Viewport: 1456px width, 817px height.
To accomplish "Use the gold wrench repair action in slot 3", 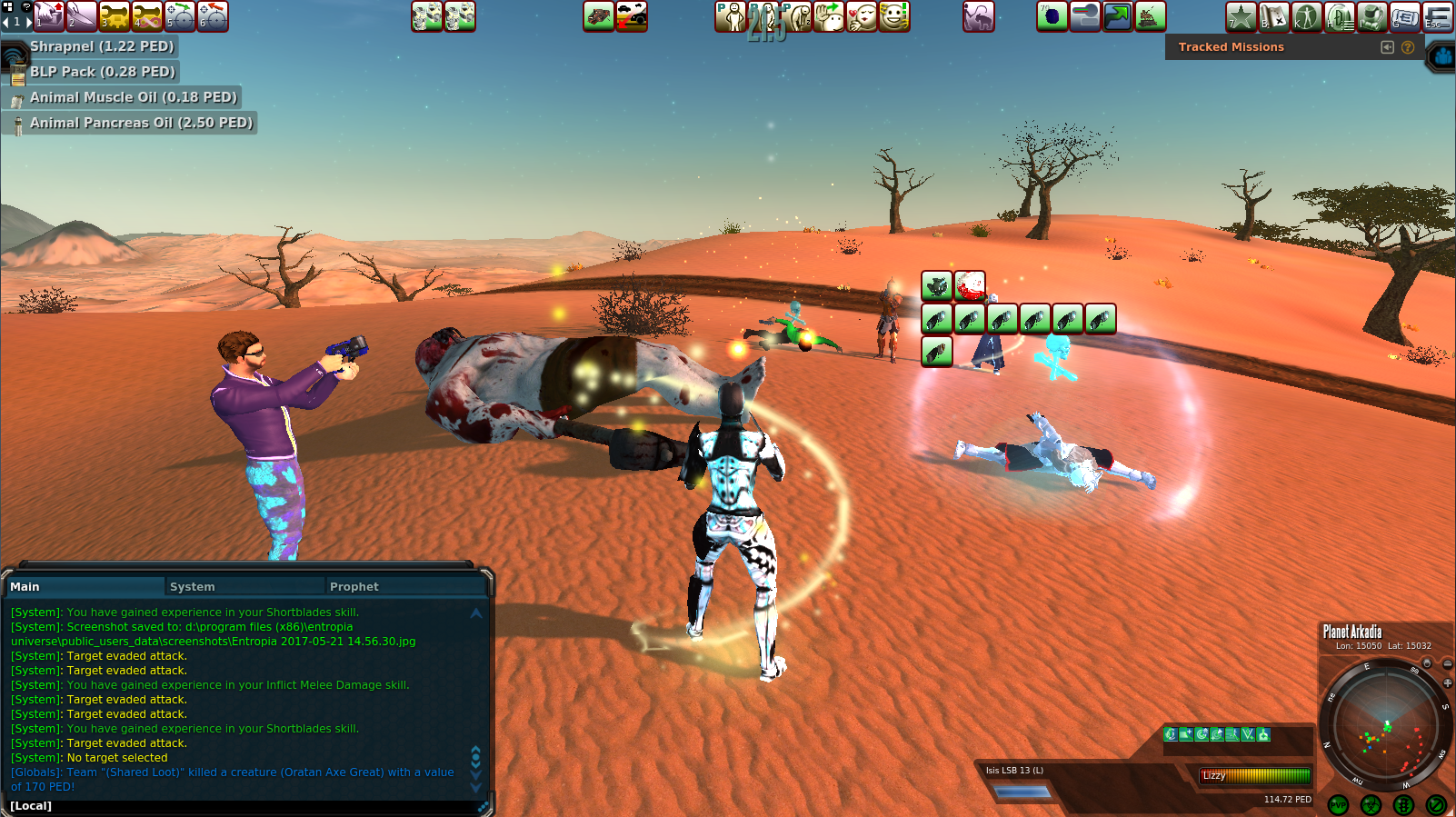I will (x=115, y=16).
